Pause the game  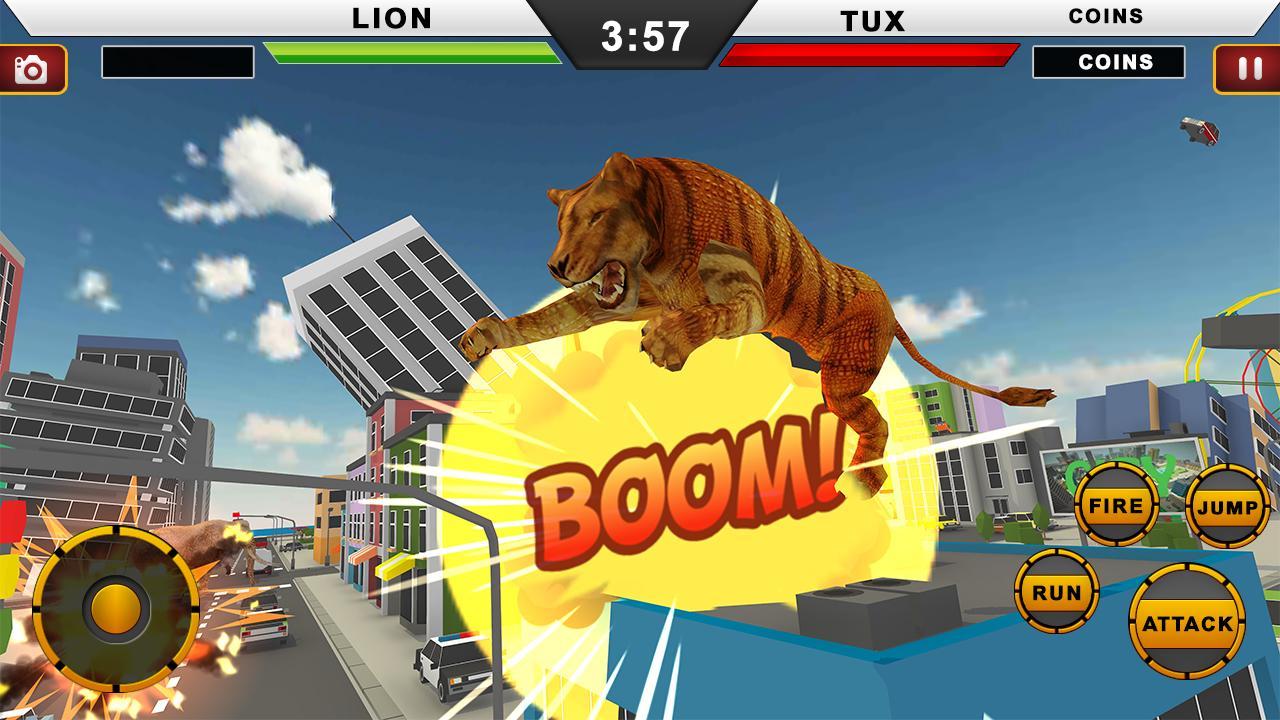click(x=1246, y=67)
